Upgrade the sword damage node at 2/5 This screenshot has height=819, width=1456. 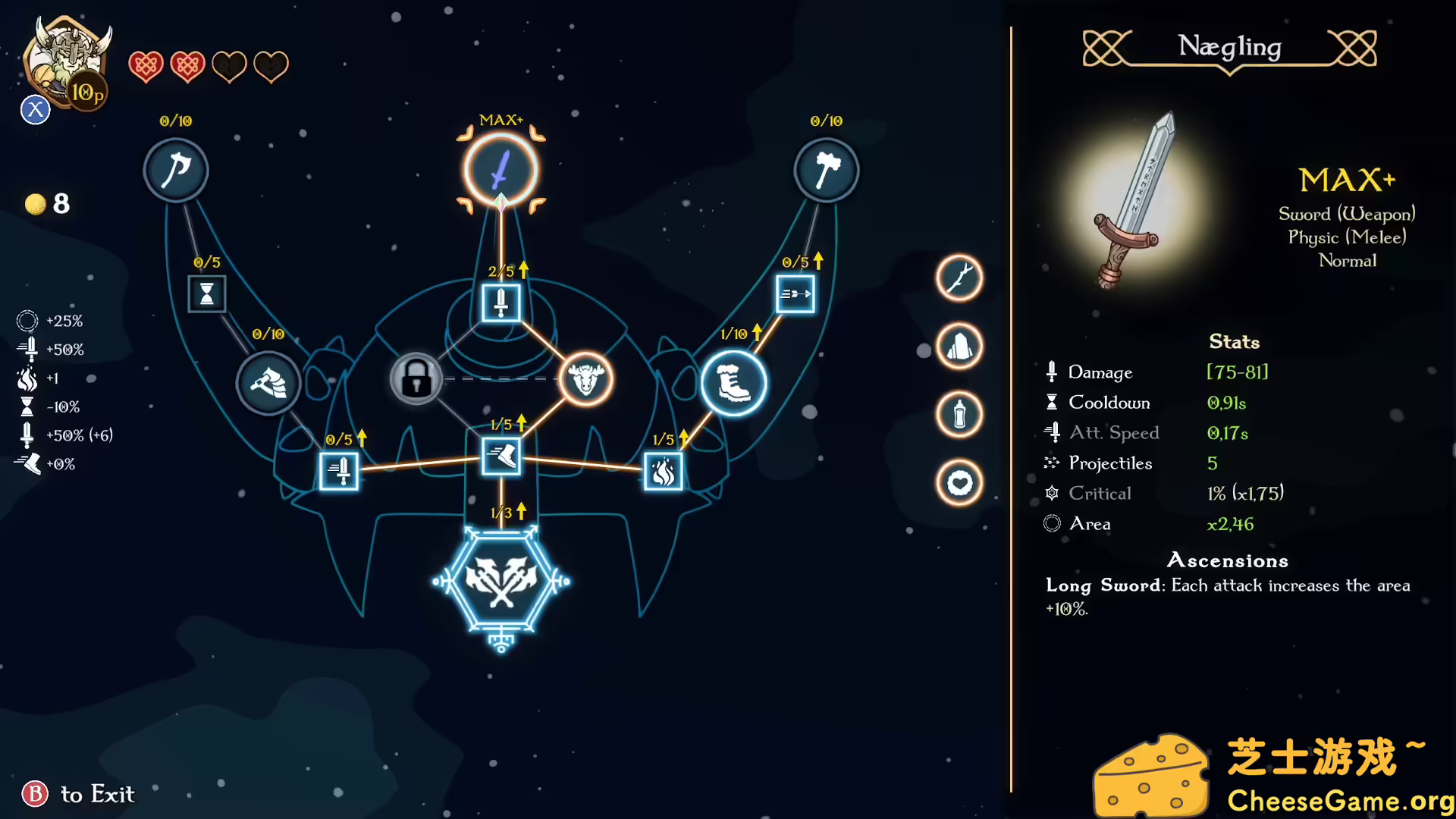coord(500,303)
